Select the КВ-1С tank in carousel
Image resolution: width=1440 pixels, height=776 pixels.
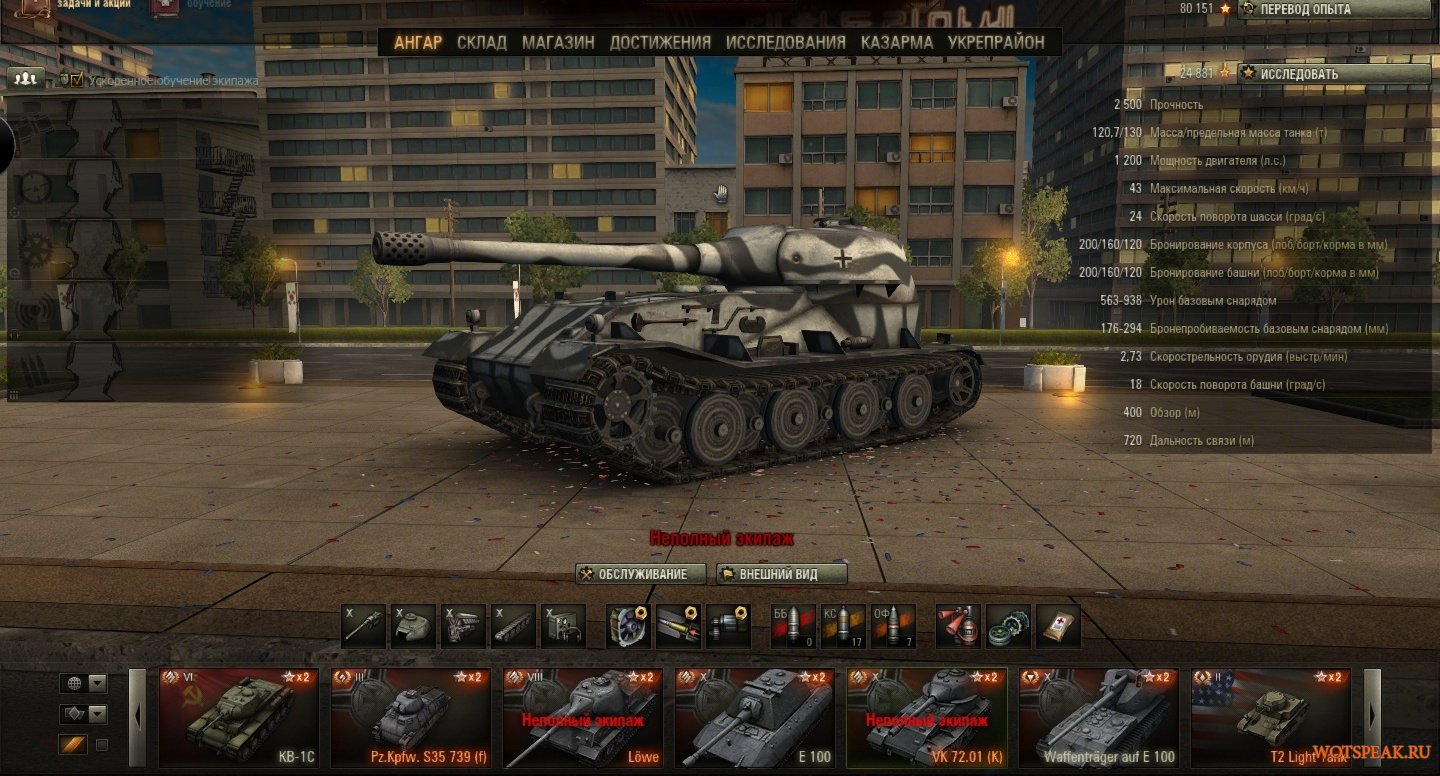239,717
